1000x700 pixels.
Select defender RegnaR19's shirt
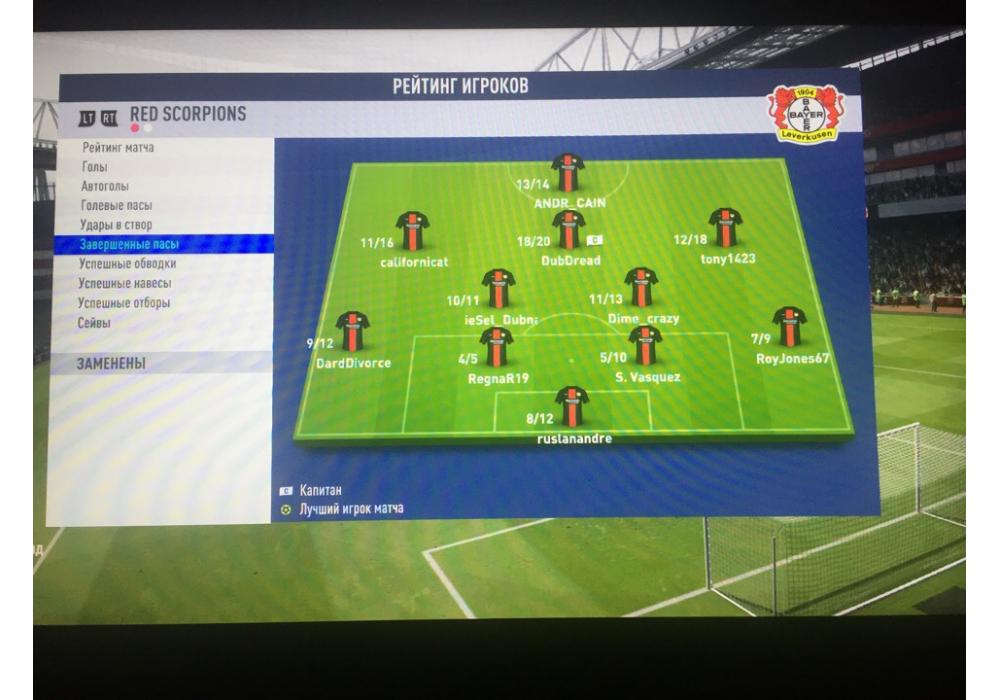(496, 346)
